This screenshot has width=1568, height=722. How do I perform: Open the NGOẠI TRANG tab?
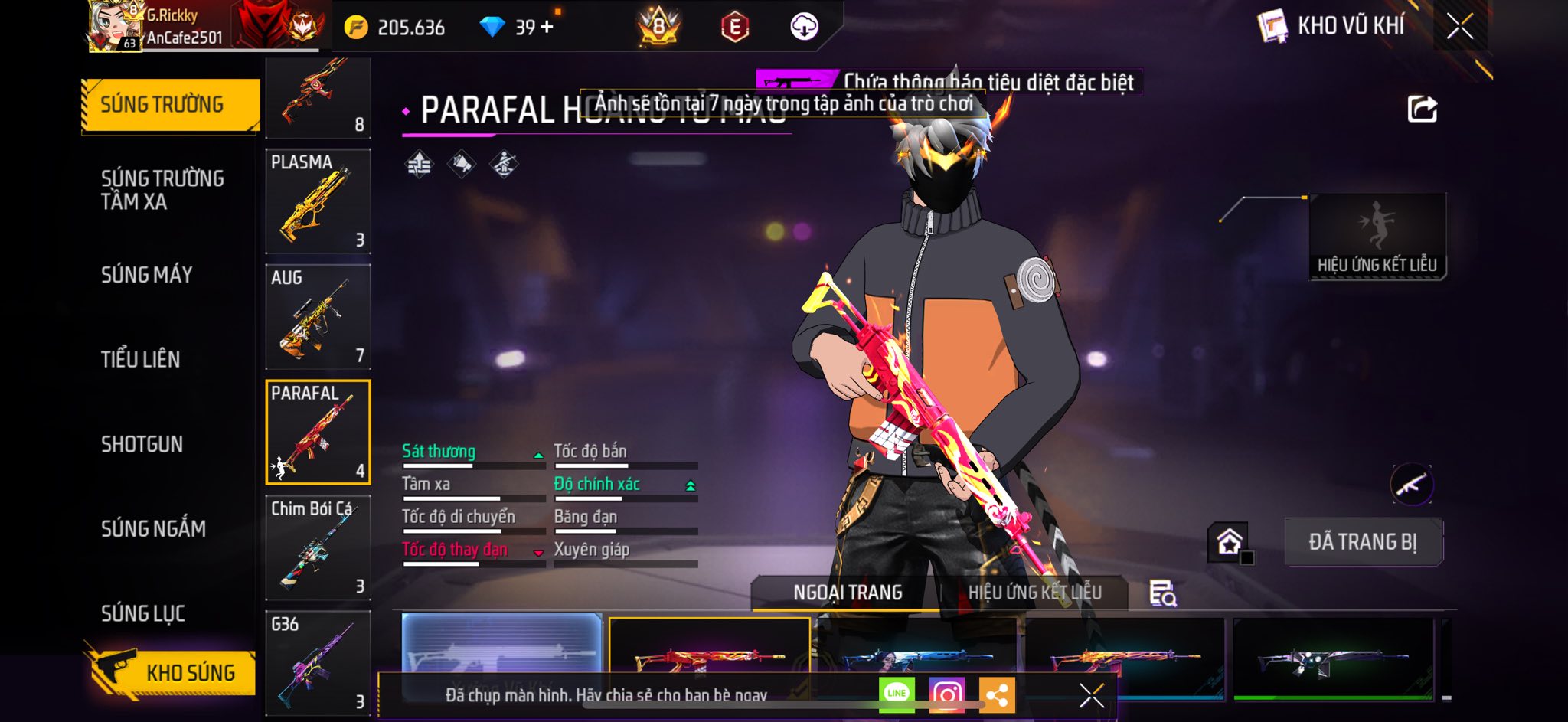point(848,593)
